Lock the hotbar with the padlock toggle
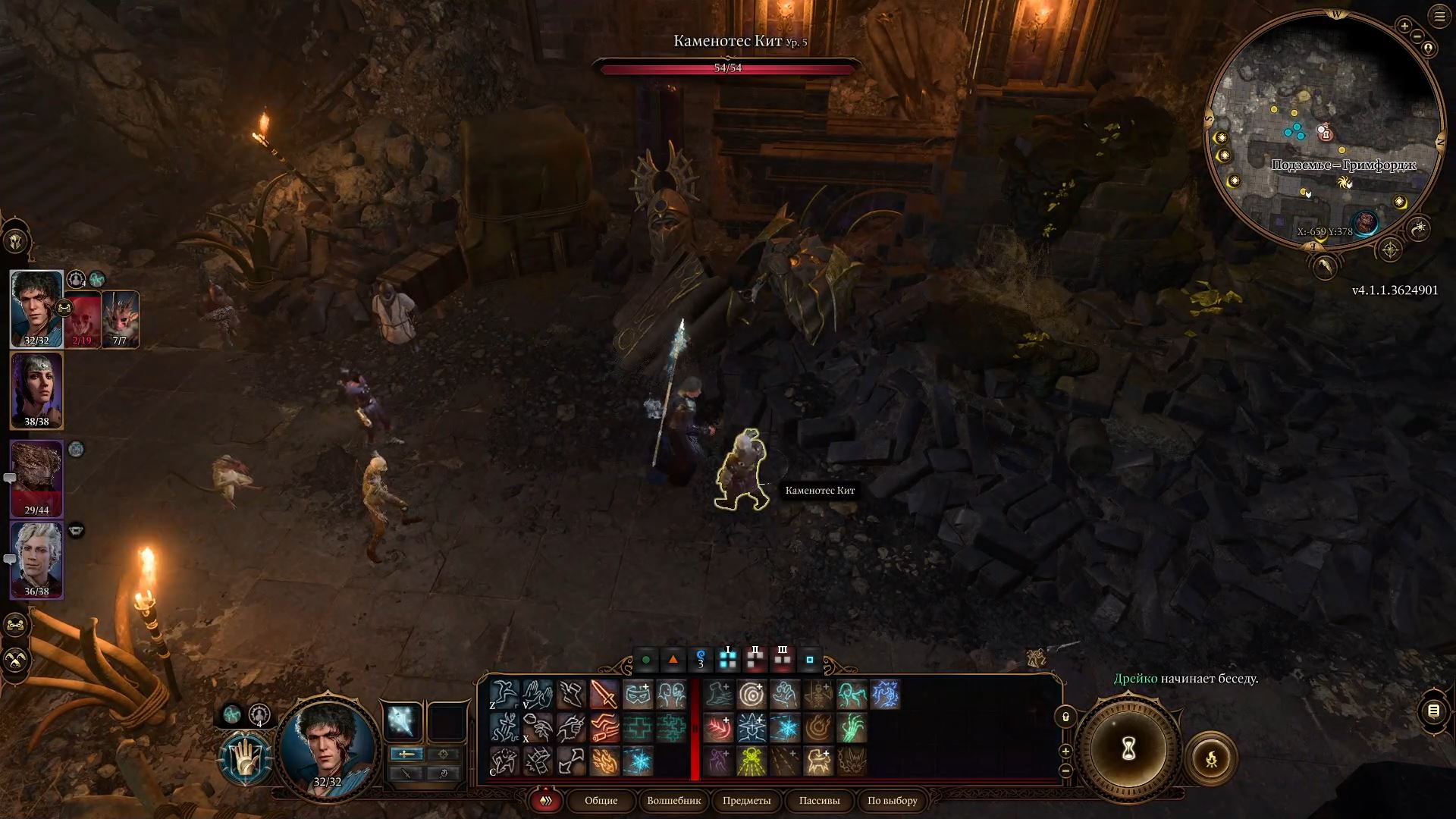This screenshot has width=1456, height=819. tap(1066, 717)
